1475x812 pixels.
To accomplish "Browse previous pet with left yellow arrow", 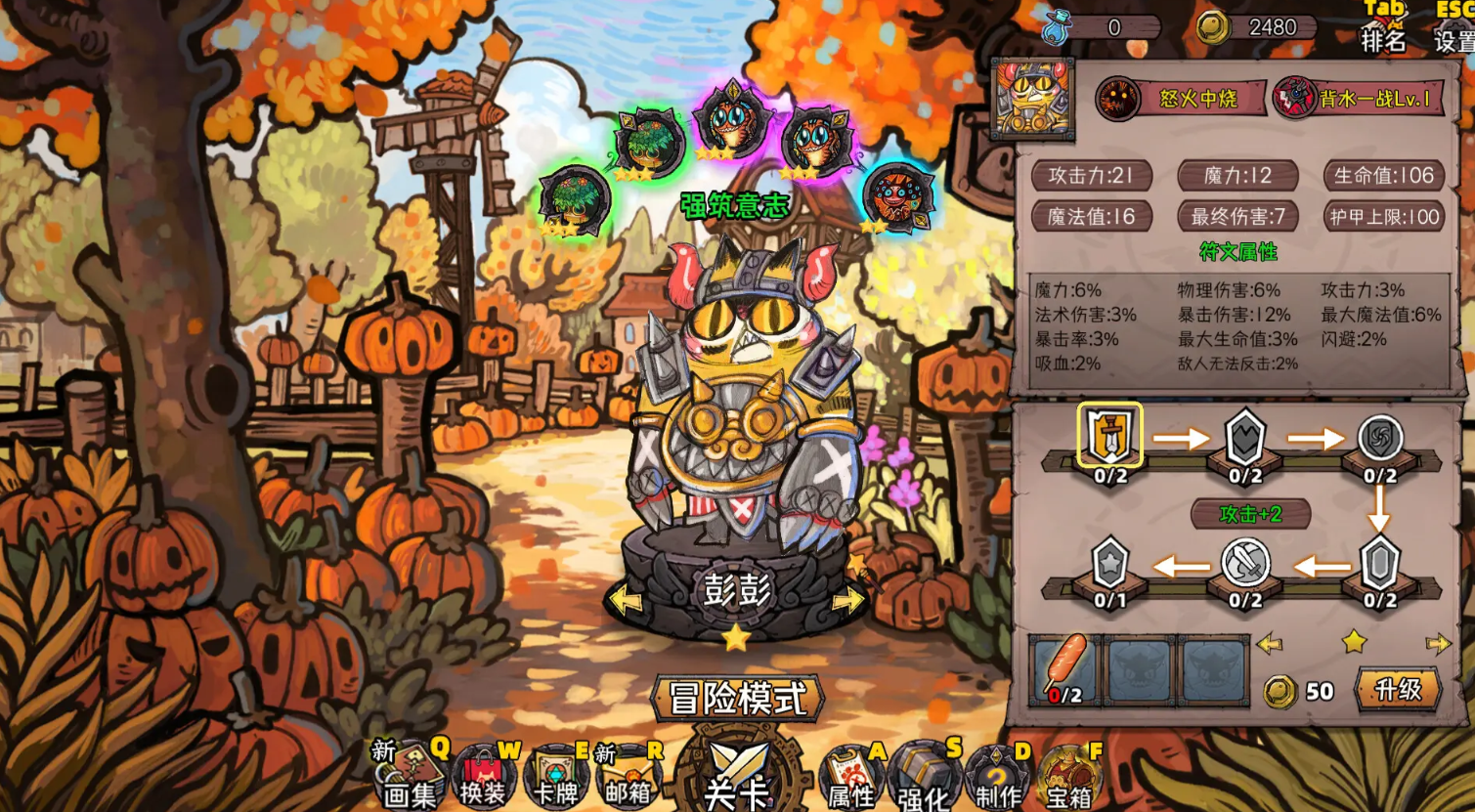I will (1268, 643).
